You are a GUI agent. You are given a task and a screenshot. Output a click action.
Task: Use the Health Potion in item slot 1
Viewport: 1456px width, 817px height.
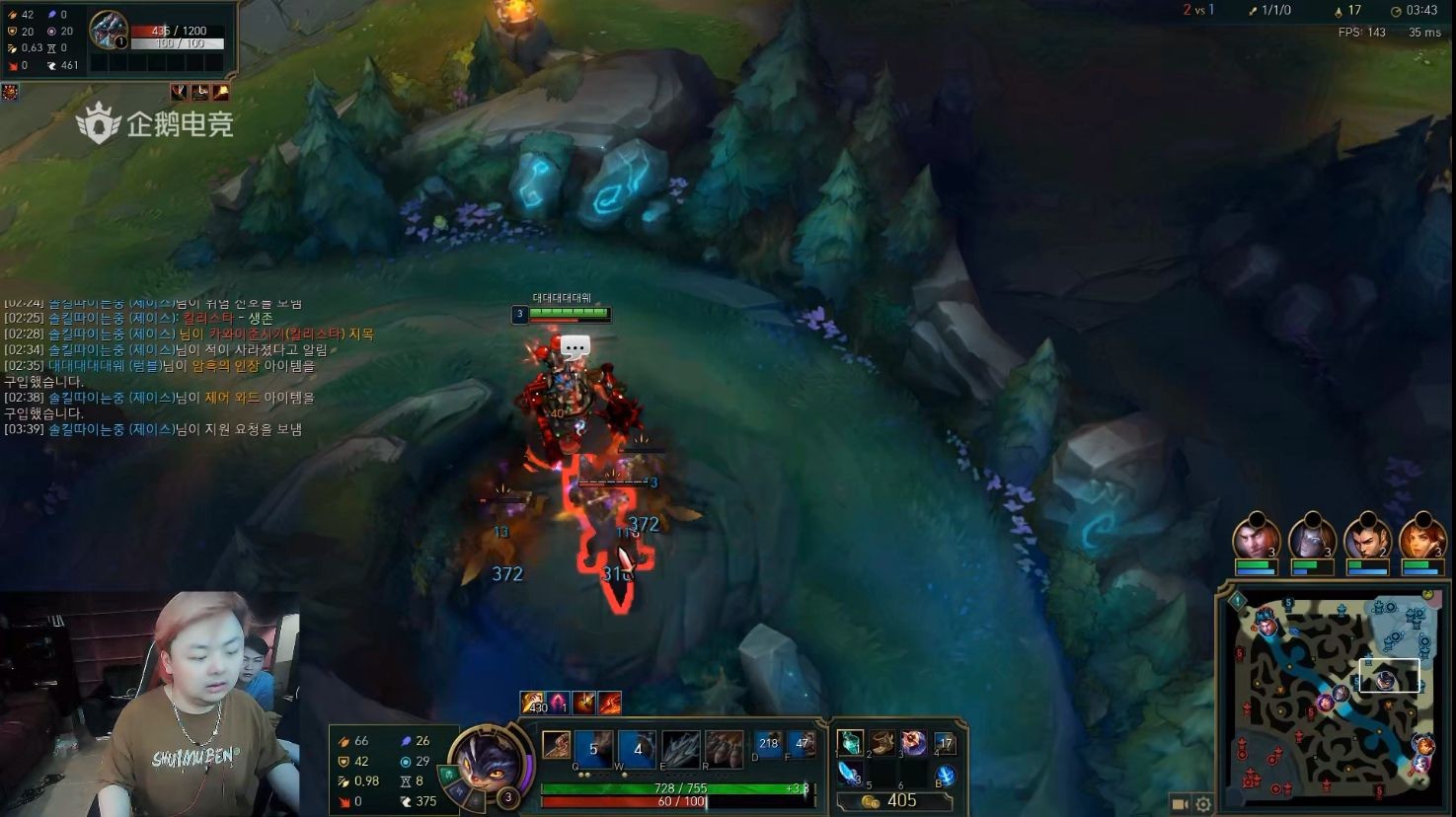click(852, 744)
